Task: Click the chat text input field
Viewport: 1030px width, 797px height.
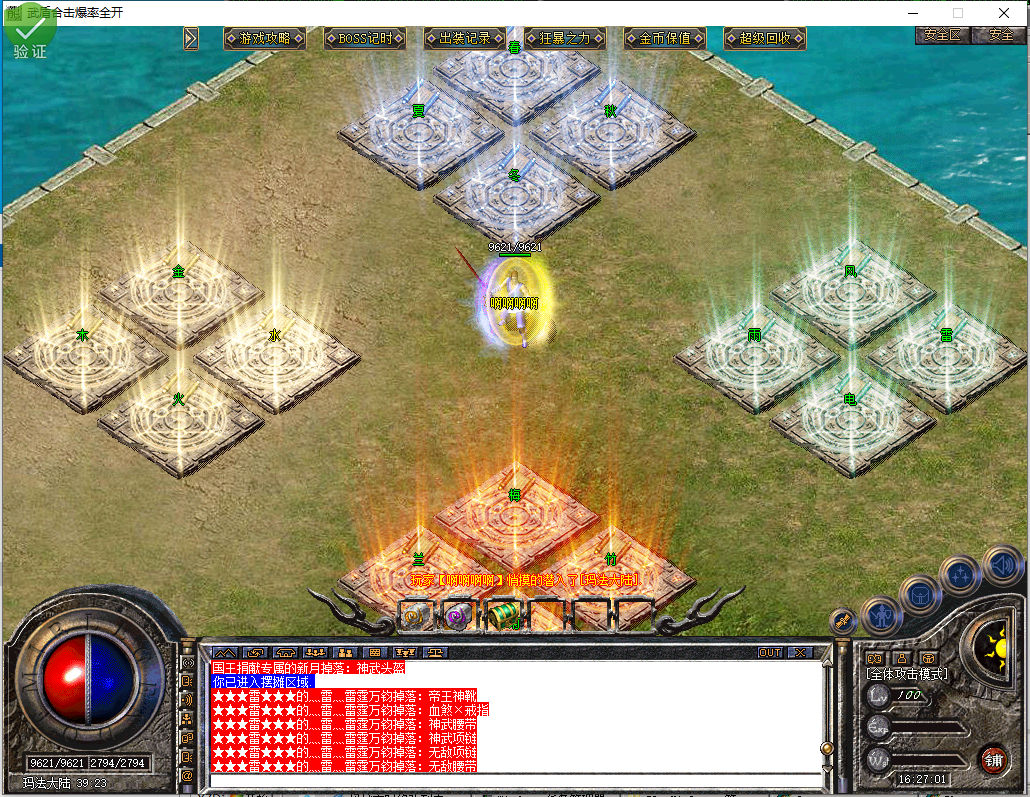Action: tap(515, 780)
